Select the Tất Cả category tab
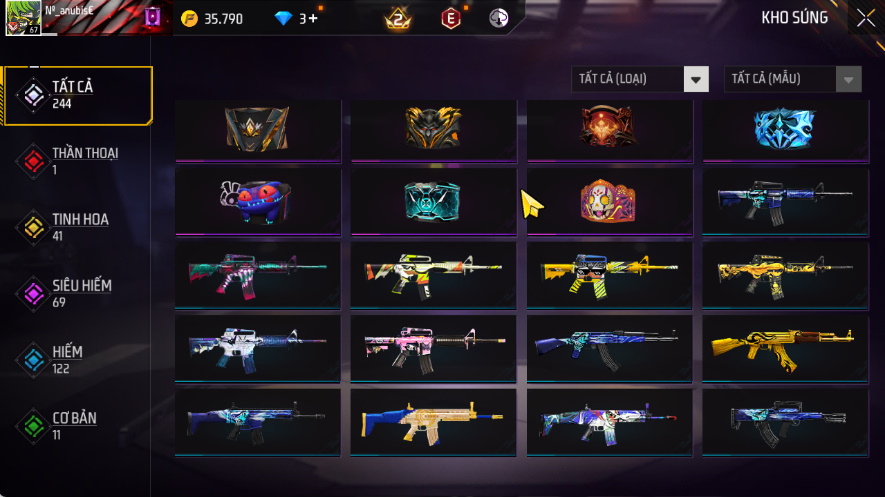Viewport: 885px width, 497px height. coord(78,95)
